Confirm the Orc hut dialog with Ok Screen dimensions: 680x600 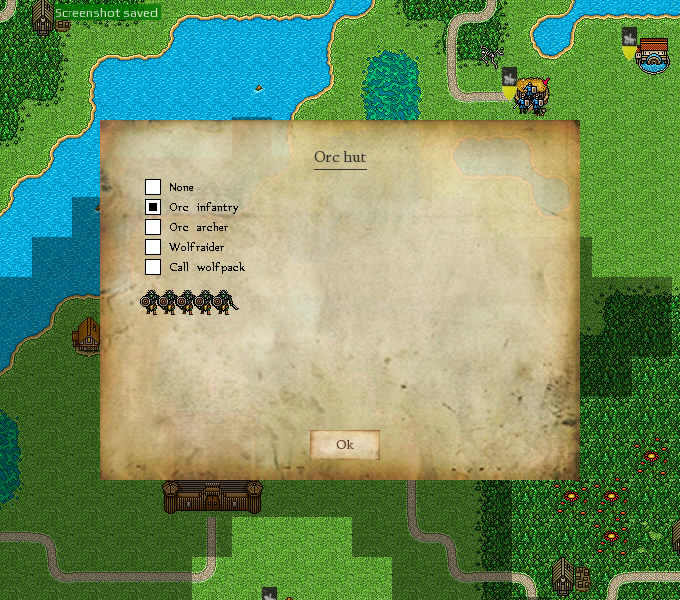point(344,445)
